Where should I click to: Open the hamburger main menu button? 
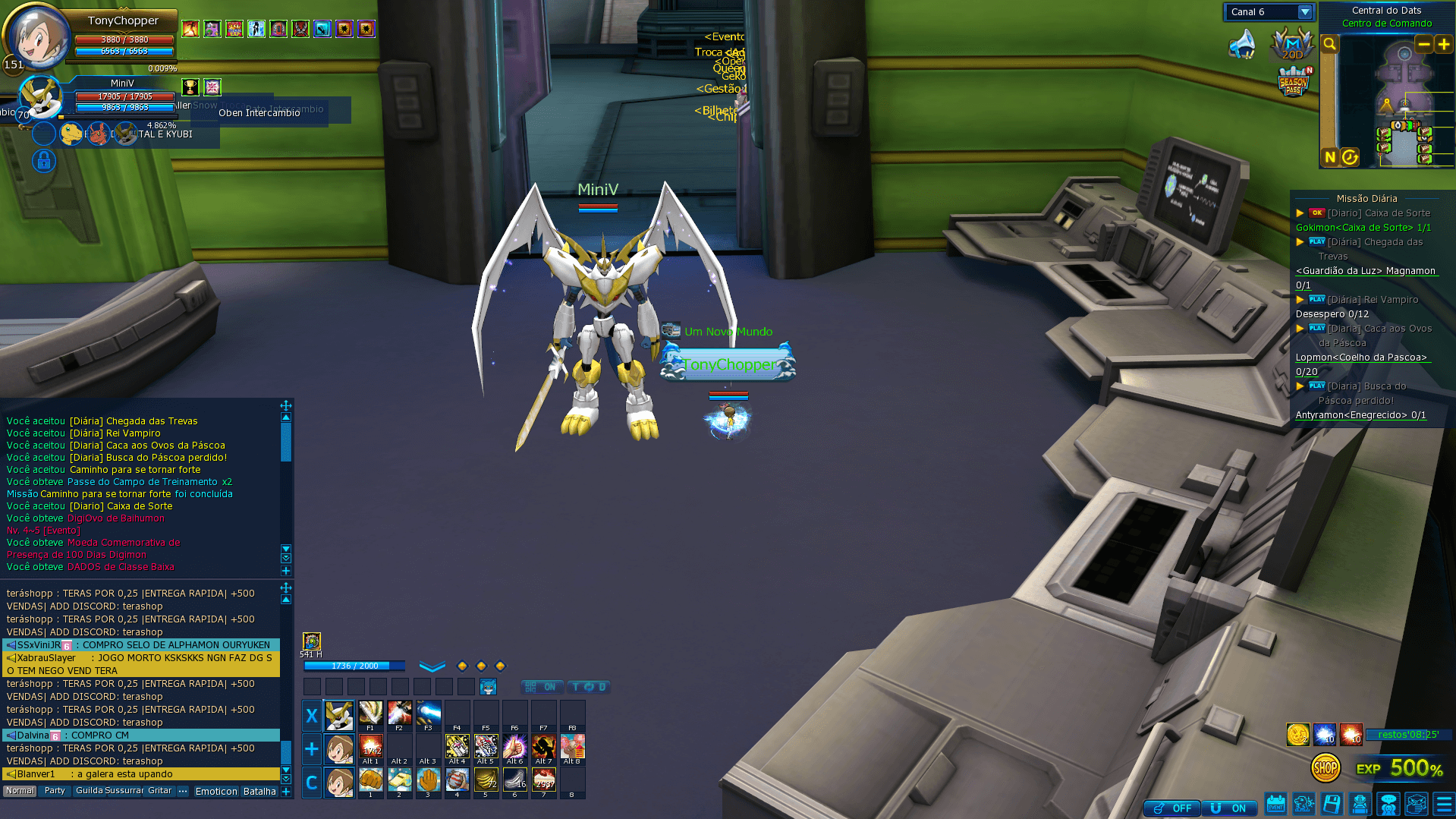1444,804
